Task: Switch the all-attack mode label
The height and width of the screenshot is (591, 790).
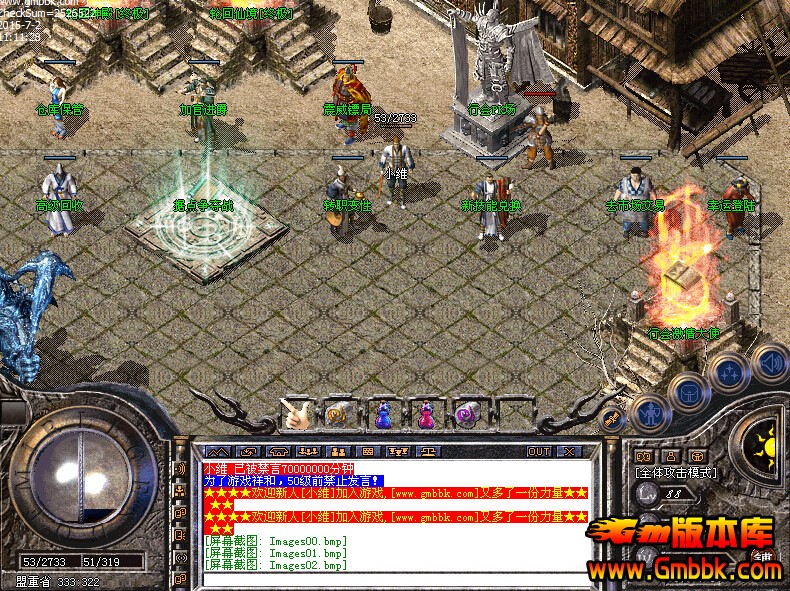Action: [x=676, y=472]
